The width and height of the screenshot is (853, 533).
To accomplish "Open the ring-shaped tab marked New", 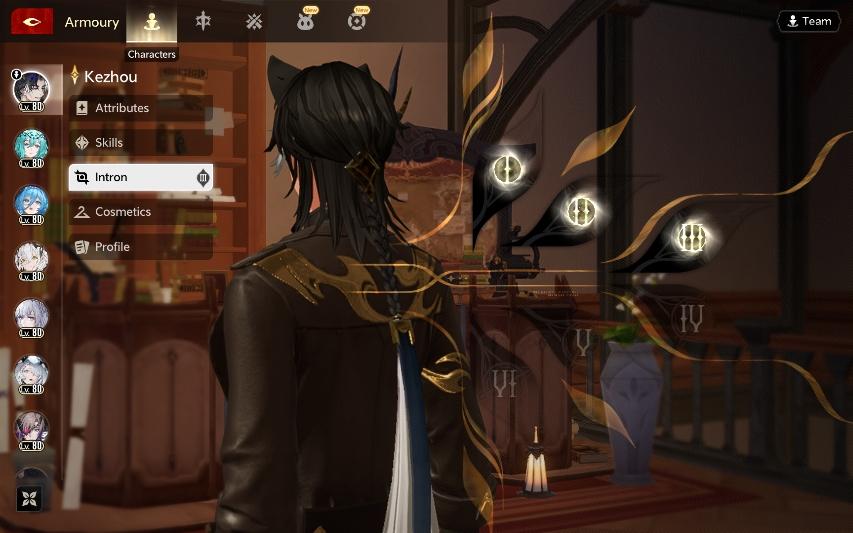I will click(358, 21).
